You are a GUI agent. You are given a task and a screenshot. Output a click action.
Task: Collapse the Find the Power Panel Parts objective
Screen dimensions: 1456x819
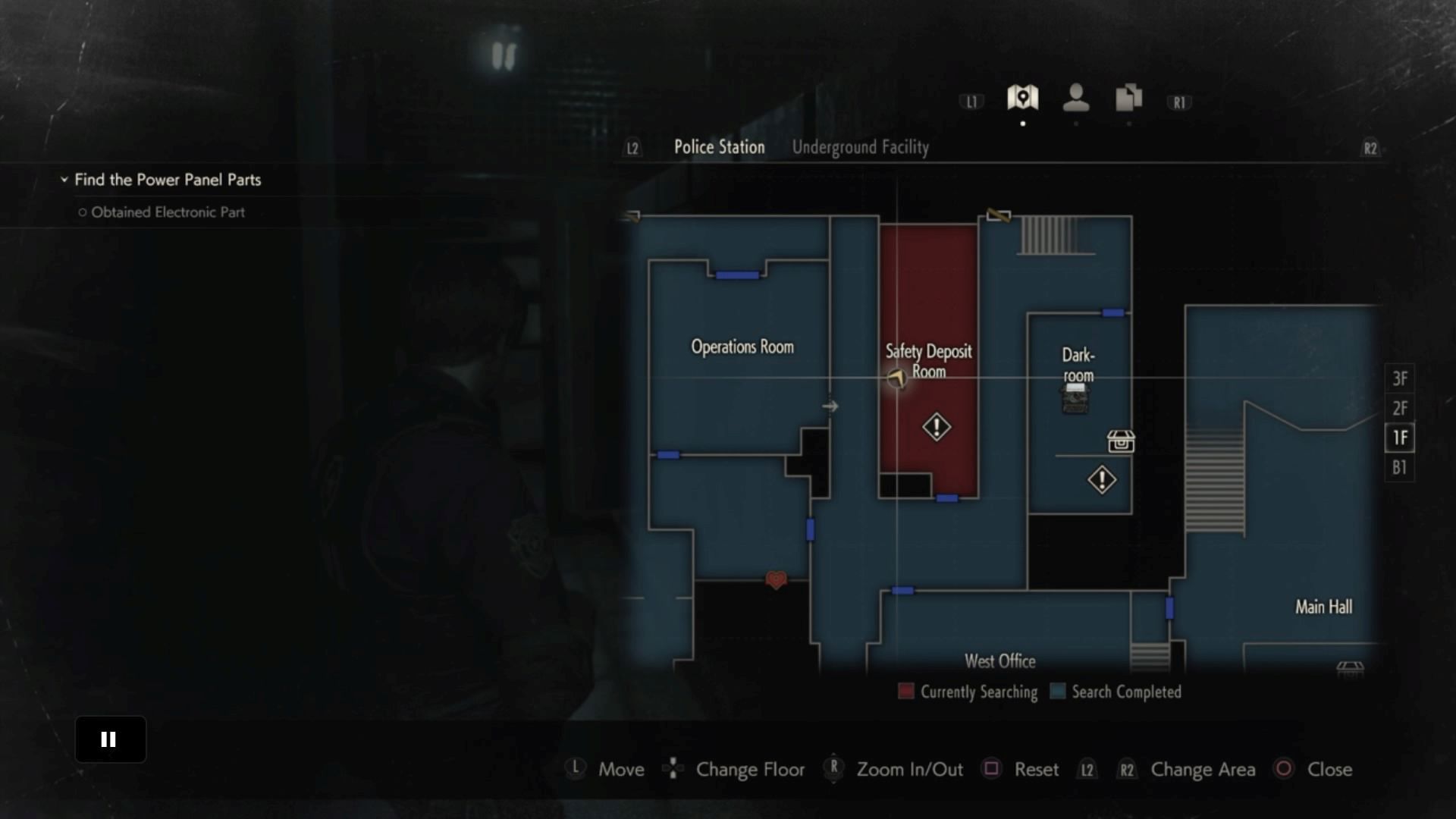(x=64, y=180)
